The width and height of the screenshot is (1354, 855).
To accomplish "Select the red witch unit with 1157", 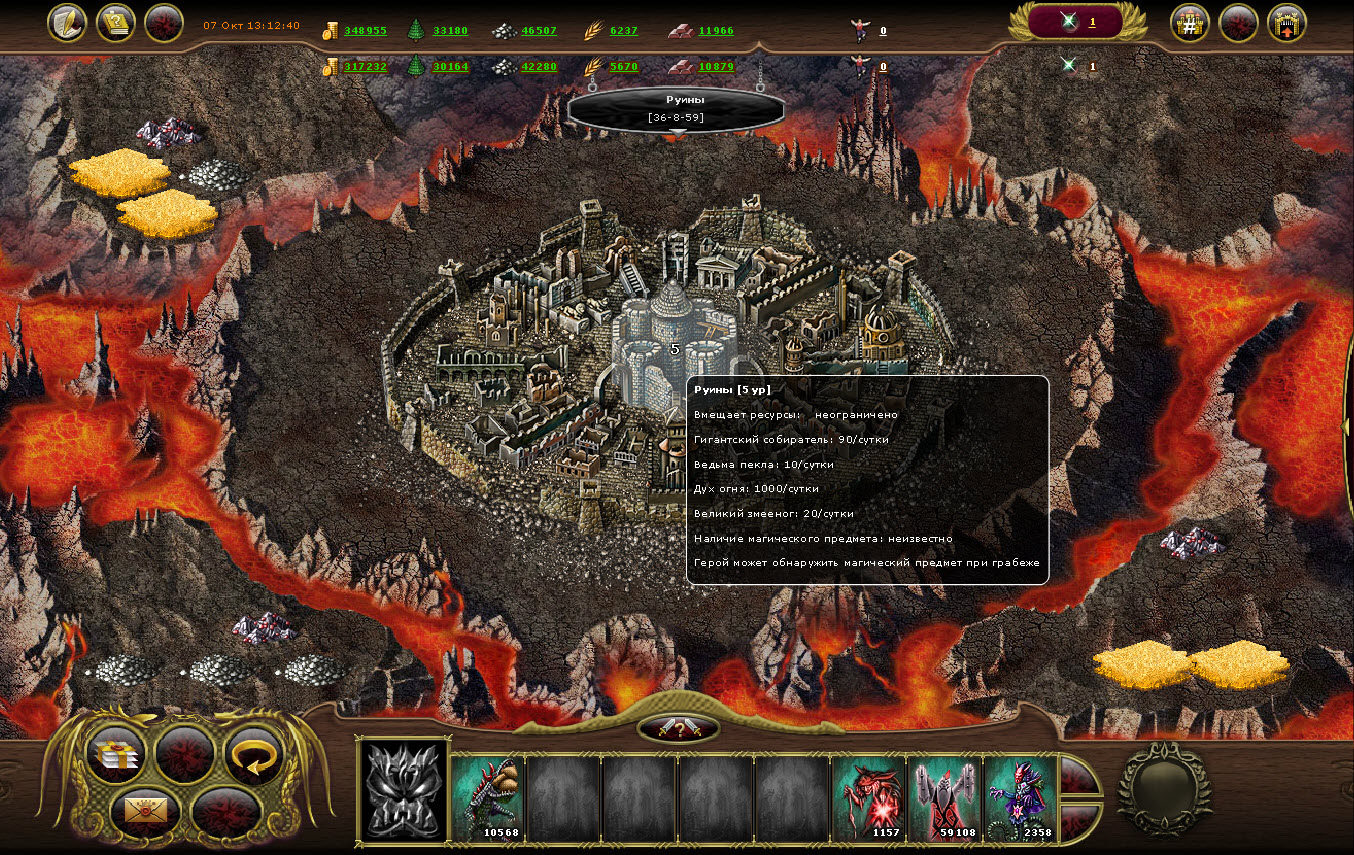I will [868, 798].
